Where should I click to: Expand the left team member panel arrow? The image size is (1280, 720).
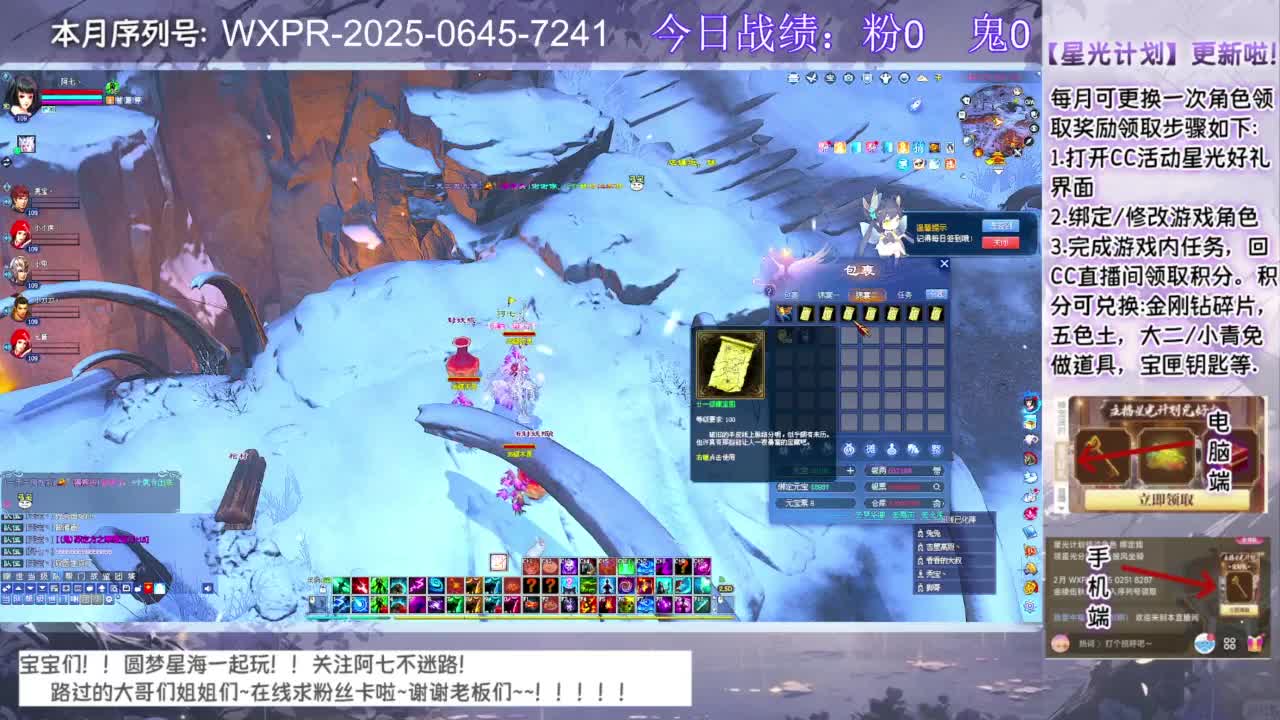6,162
